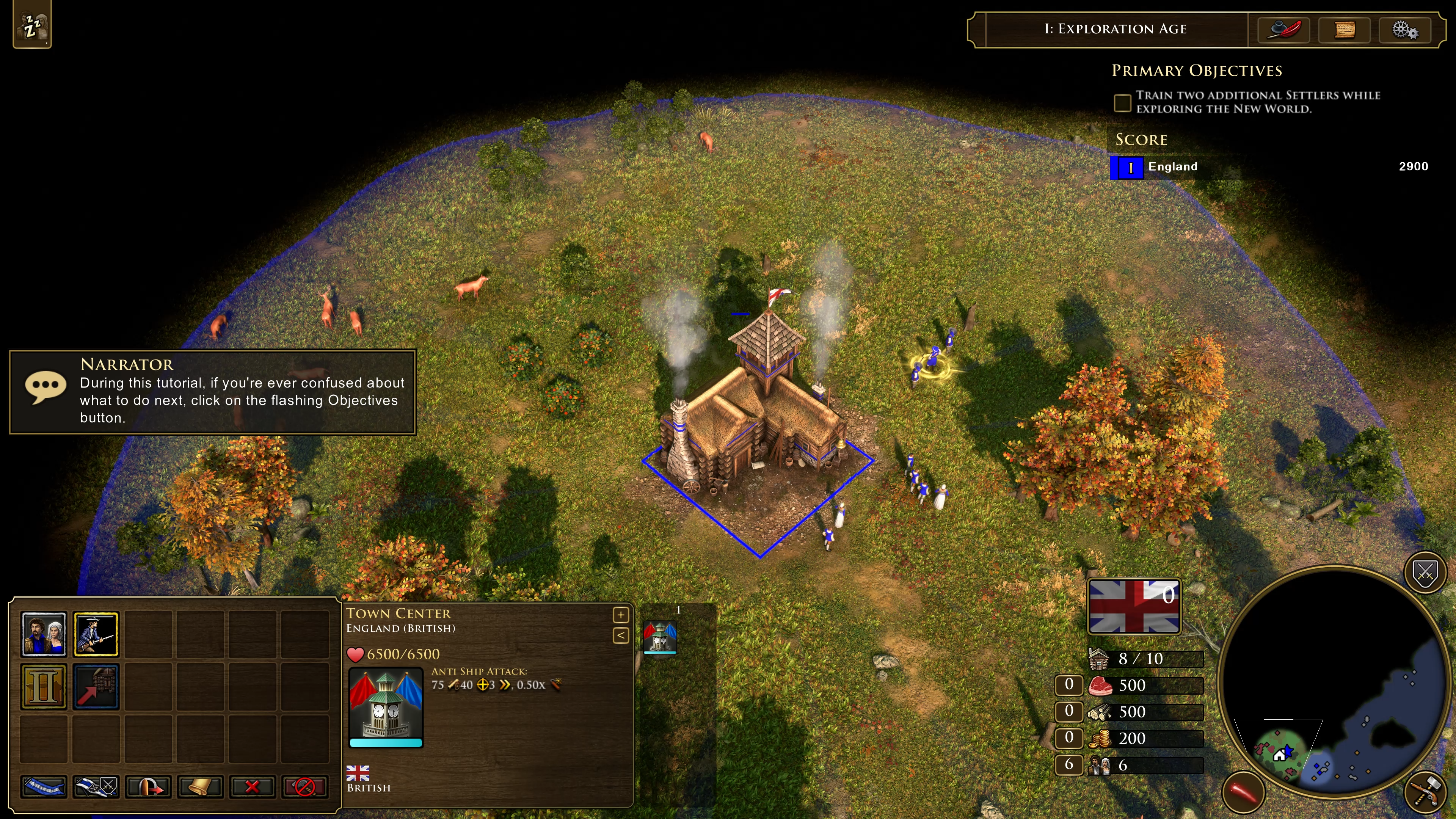Image resolution: width=1456 pixels, height=819 pixels.
Task: Activate the arched door red arrow command
Action: pyautogui.click(x=148, y=786)
